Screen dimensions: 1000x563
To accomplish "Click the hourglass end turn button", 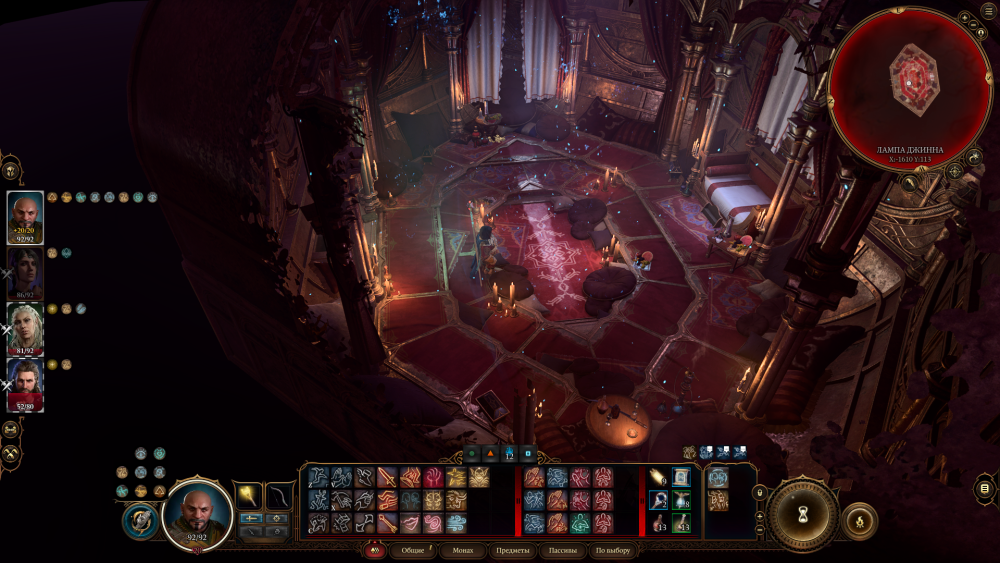I will pos(802,515).
